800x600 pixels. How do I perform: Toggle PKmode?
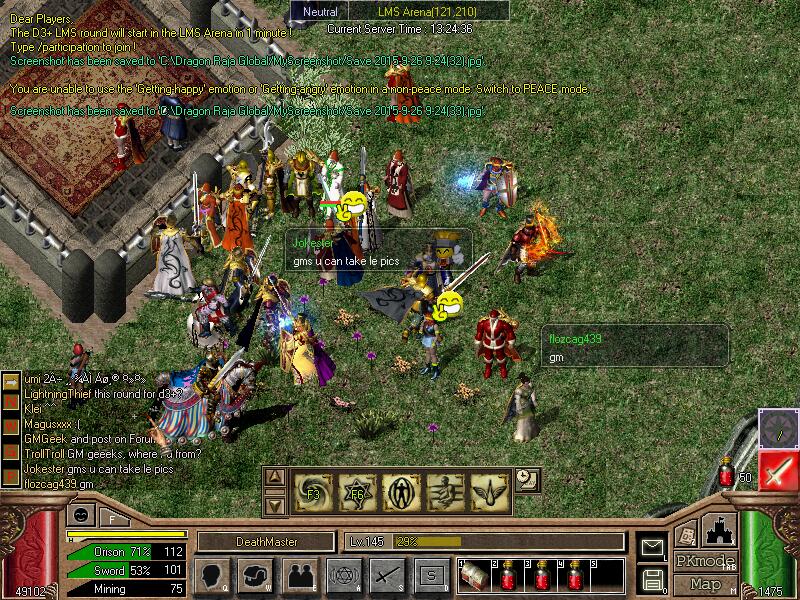point(705,561)
